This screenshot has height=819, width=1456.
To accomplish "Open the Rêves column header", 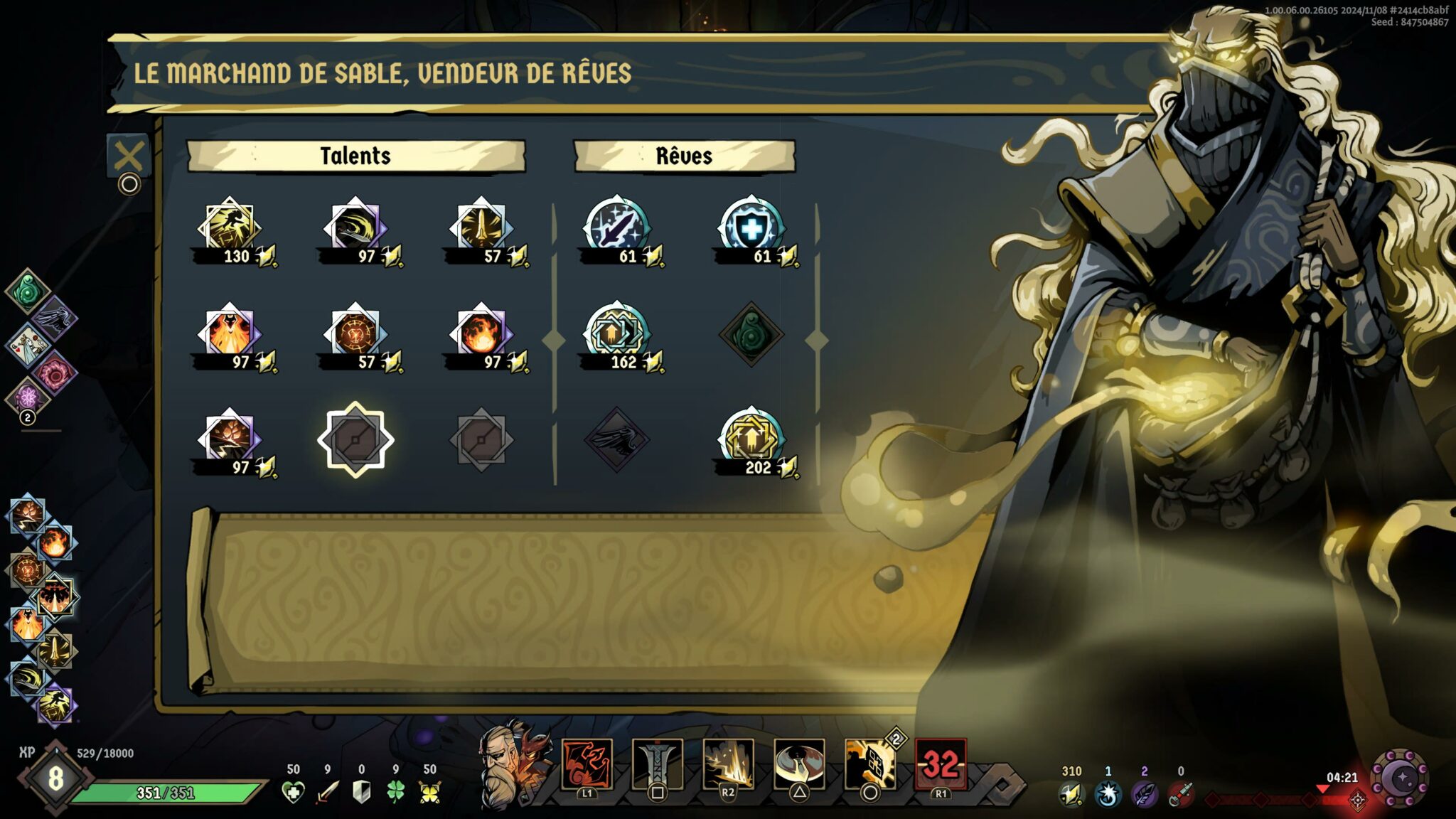I will point(684,156).
